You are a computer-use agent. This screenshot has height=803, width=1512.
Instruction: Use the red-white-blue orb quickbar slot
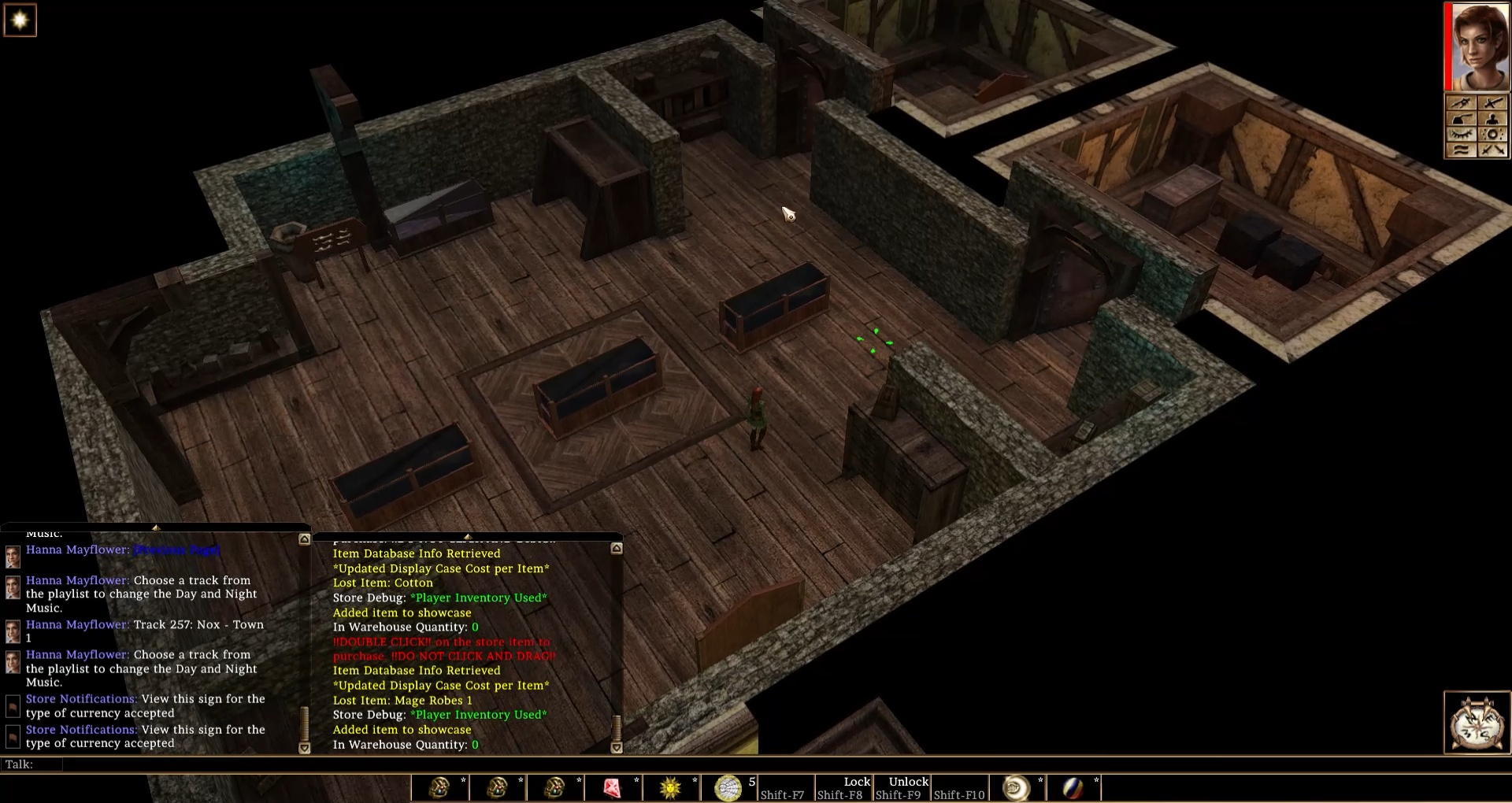point(1073,787)
